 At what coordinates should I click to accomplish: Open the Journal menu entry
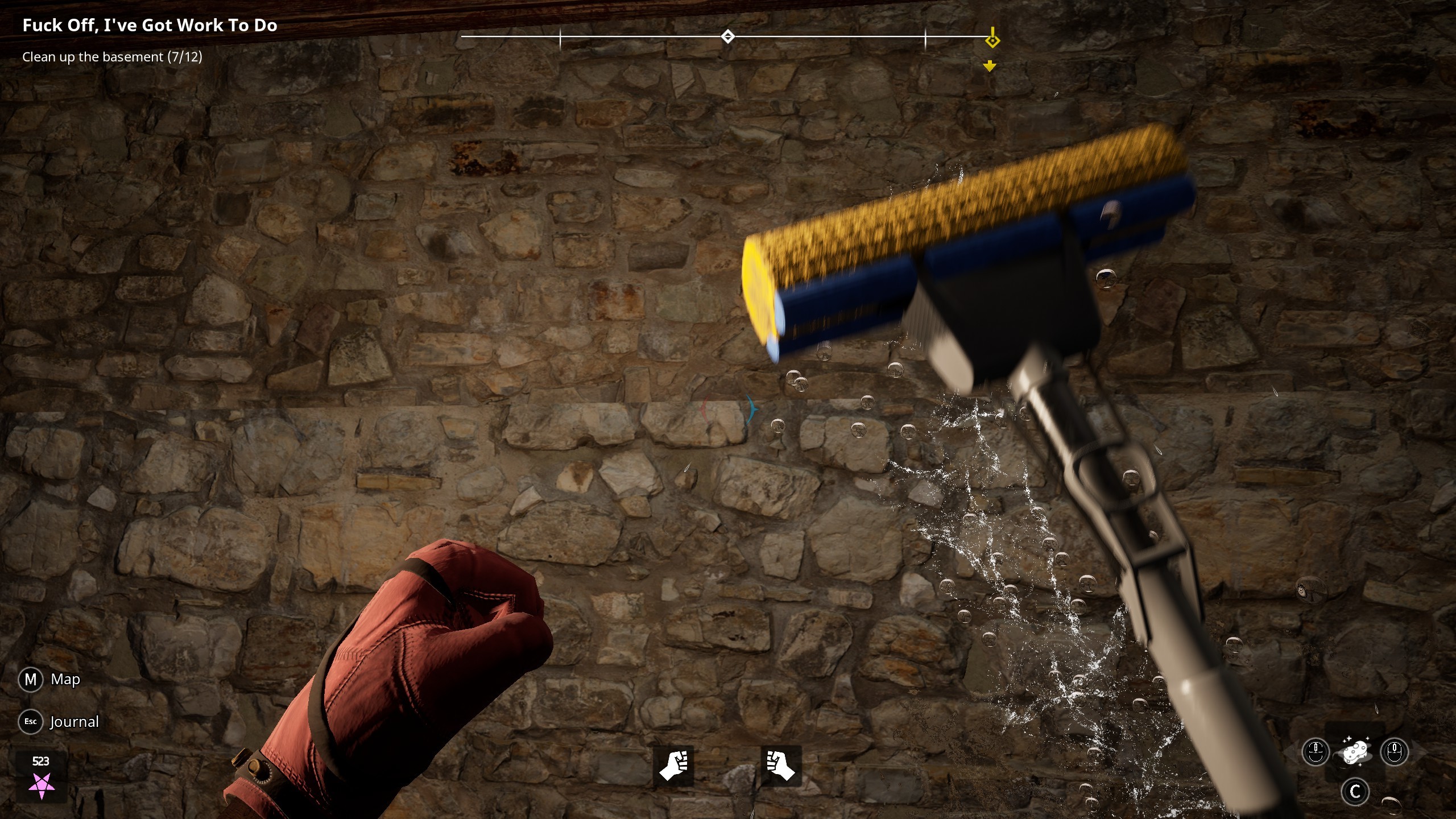pyautogui.click(x=74, y=721)
